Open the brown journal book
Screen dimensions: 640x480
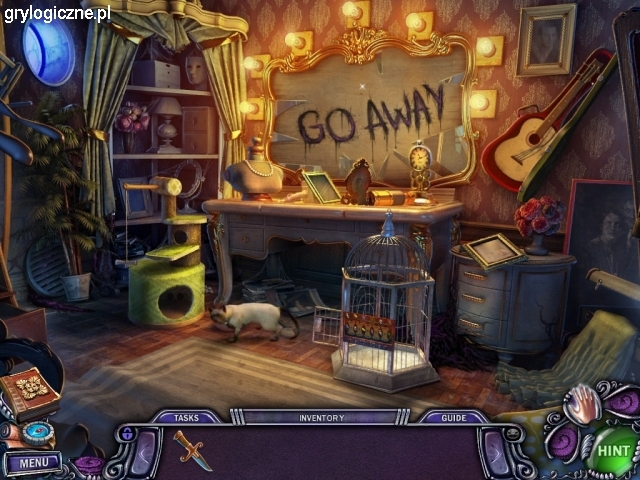click(30, 391)
